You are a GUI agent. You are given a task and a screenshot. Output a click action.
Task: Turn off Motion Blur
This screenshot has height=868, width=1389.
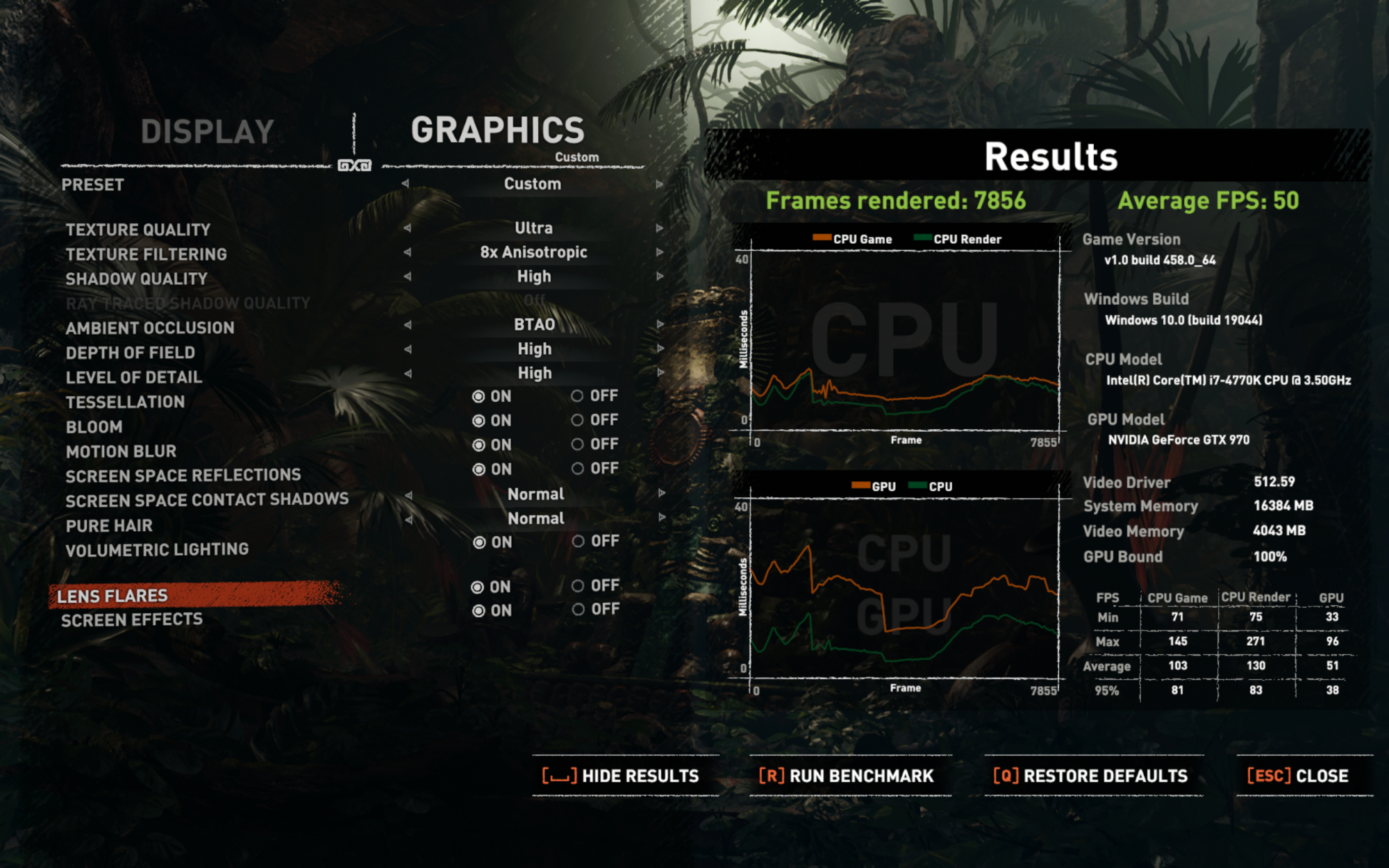tap(579, 444)
